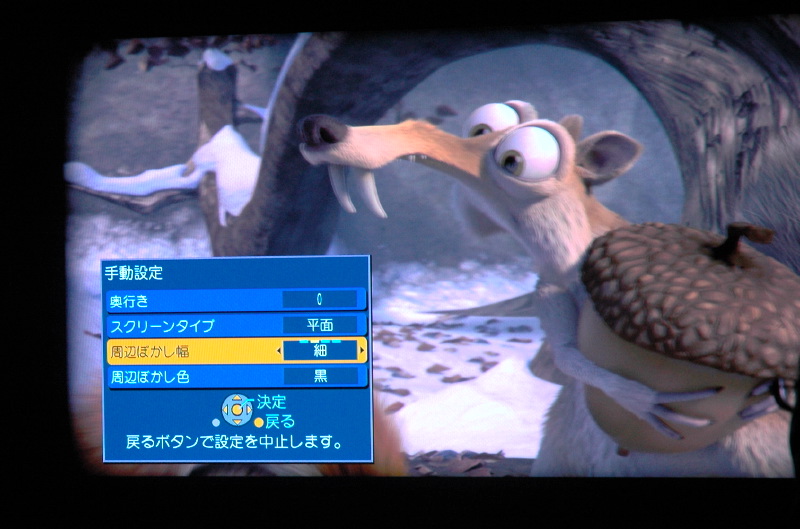Viewport: 800px width, 529px height.
Task: Change the 平面 screen type value
Action: 320,325
